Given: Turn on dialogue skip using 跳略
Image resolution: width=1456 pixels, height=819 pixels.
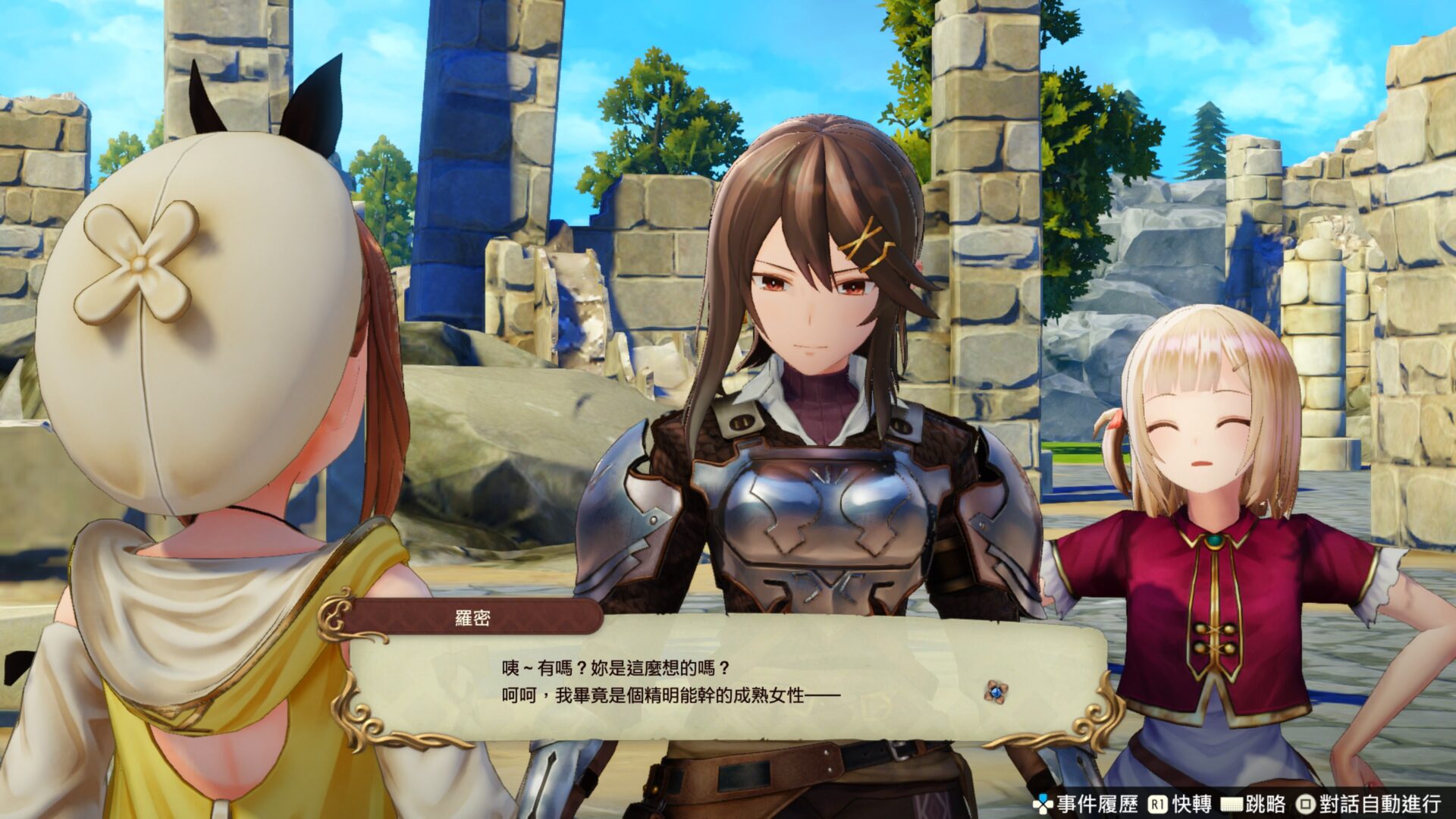Looking at the screenshot, I should [x=1265, y=803].
